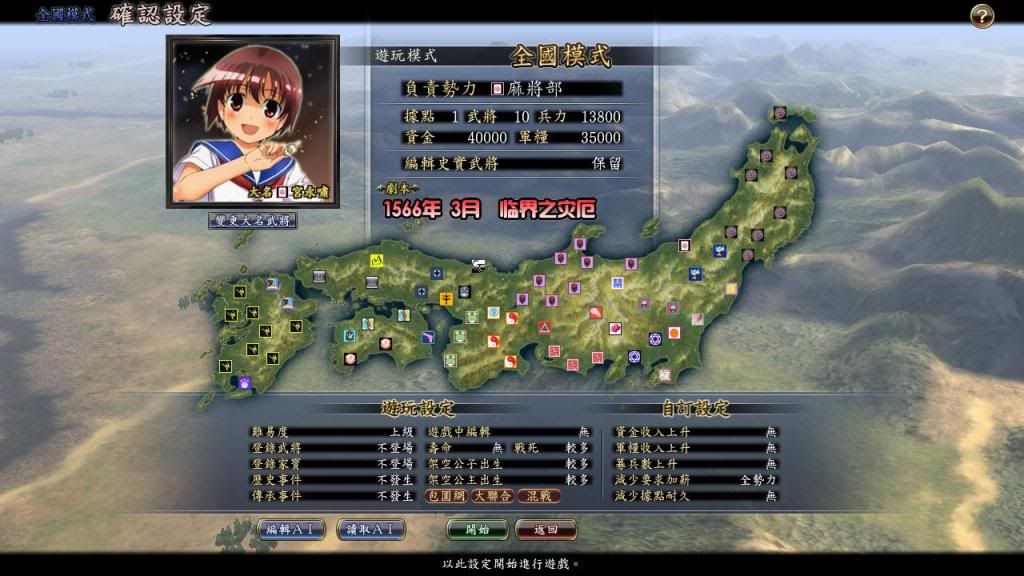This screenshot has height=576, width=1024.
Task: Open the 編輯AI editor
Action: (290, 529)
